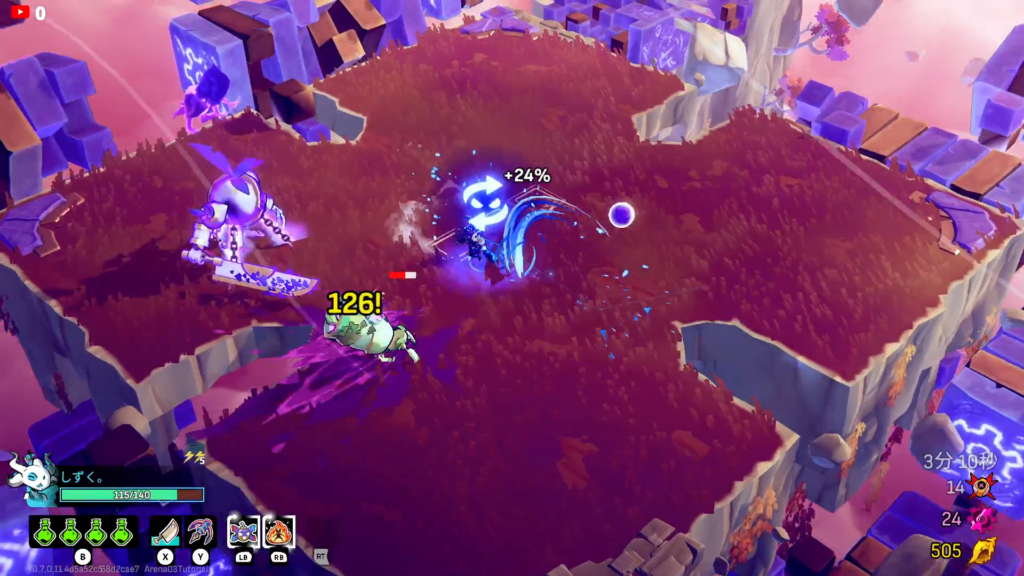Select the cleaver weapon slot
The width and height of the screenshot is (1024, 576).
[165, 531]
